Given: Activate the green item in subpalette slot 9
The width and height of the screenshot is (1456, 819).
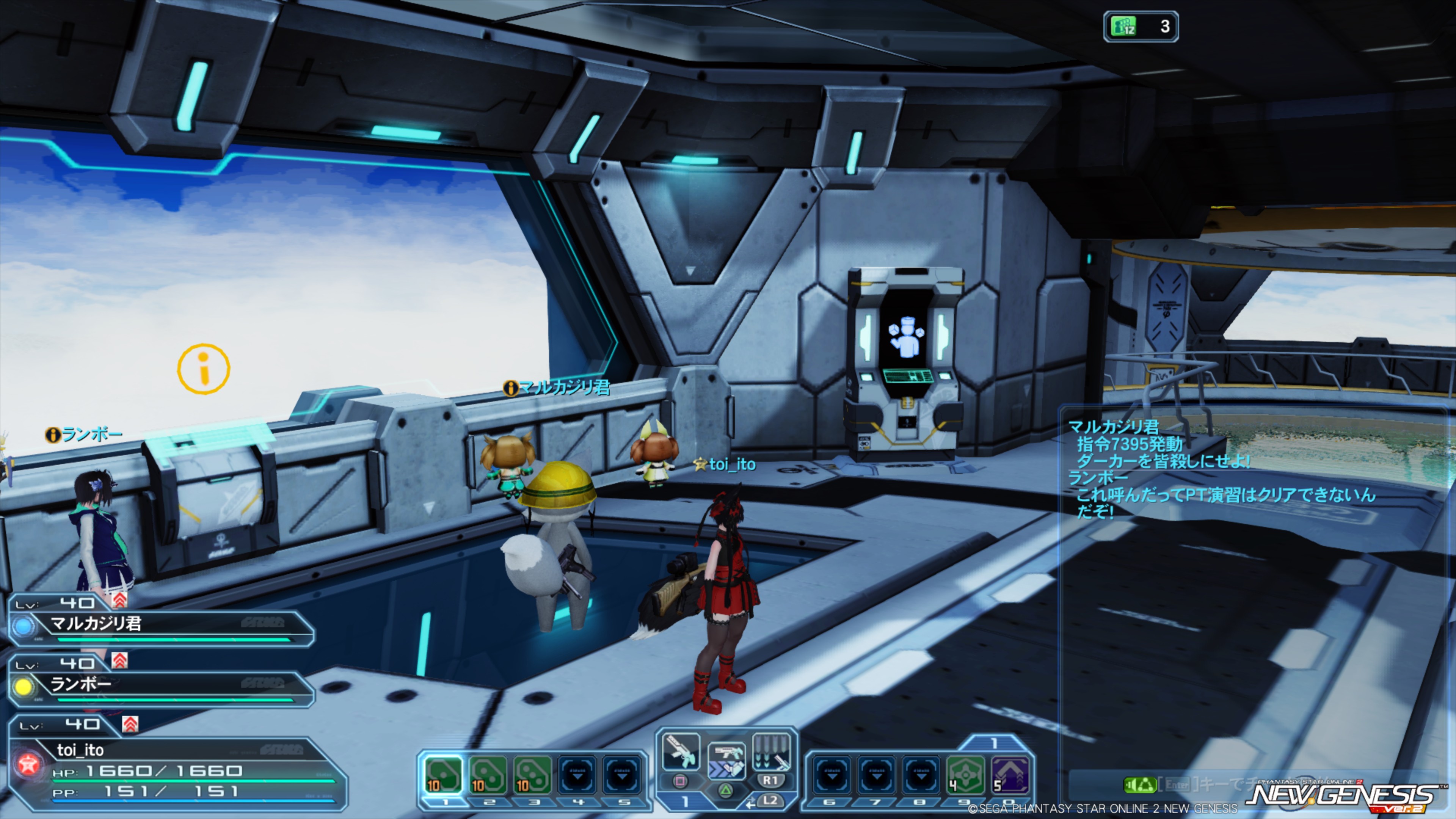Looking at the screenshot, I should point(965,774).
